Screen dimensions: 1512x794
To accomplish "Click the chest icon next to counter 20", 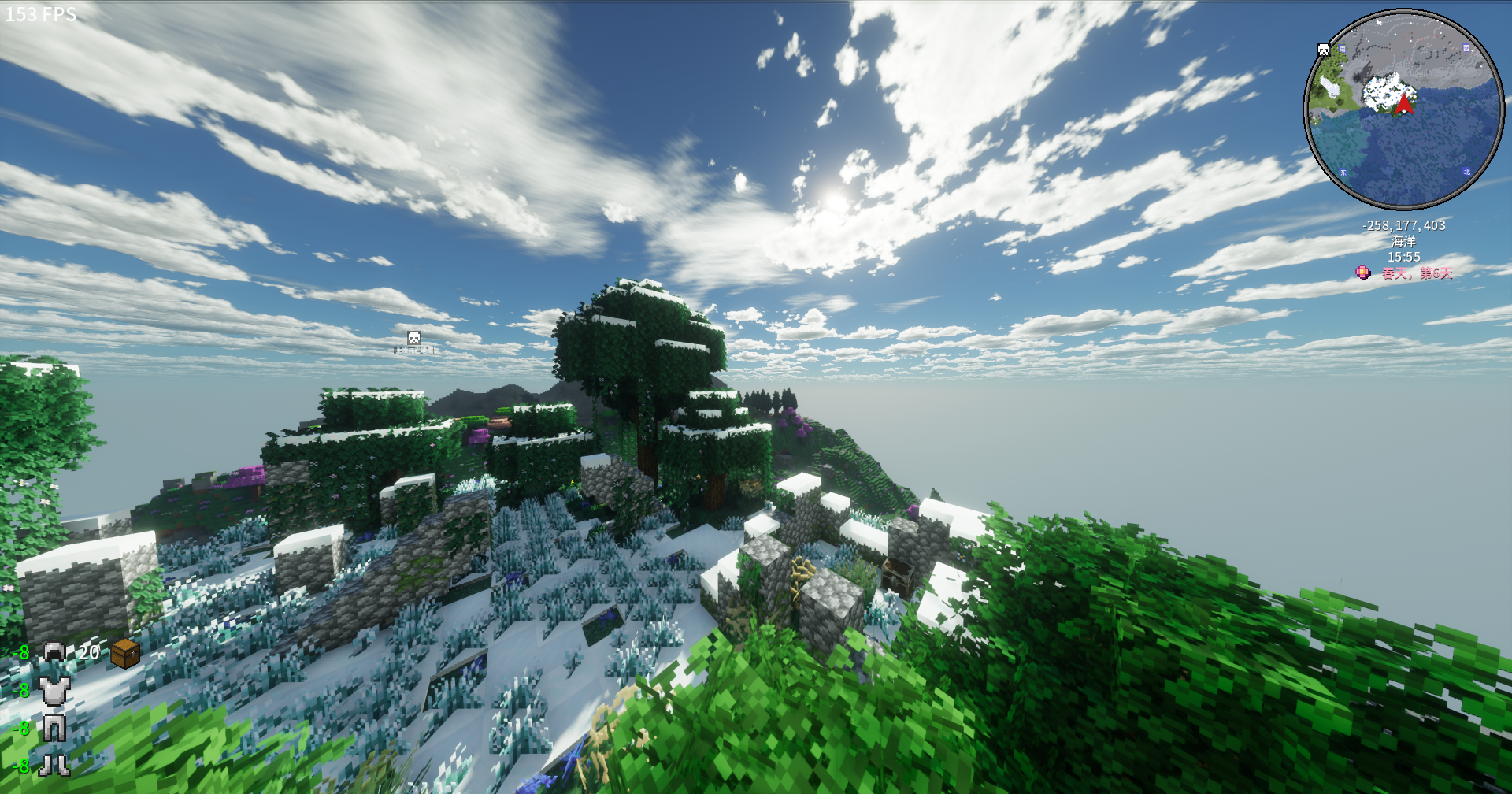I will click(x=124, y=655).
